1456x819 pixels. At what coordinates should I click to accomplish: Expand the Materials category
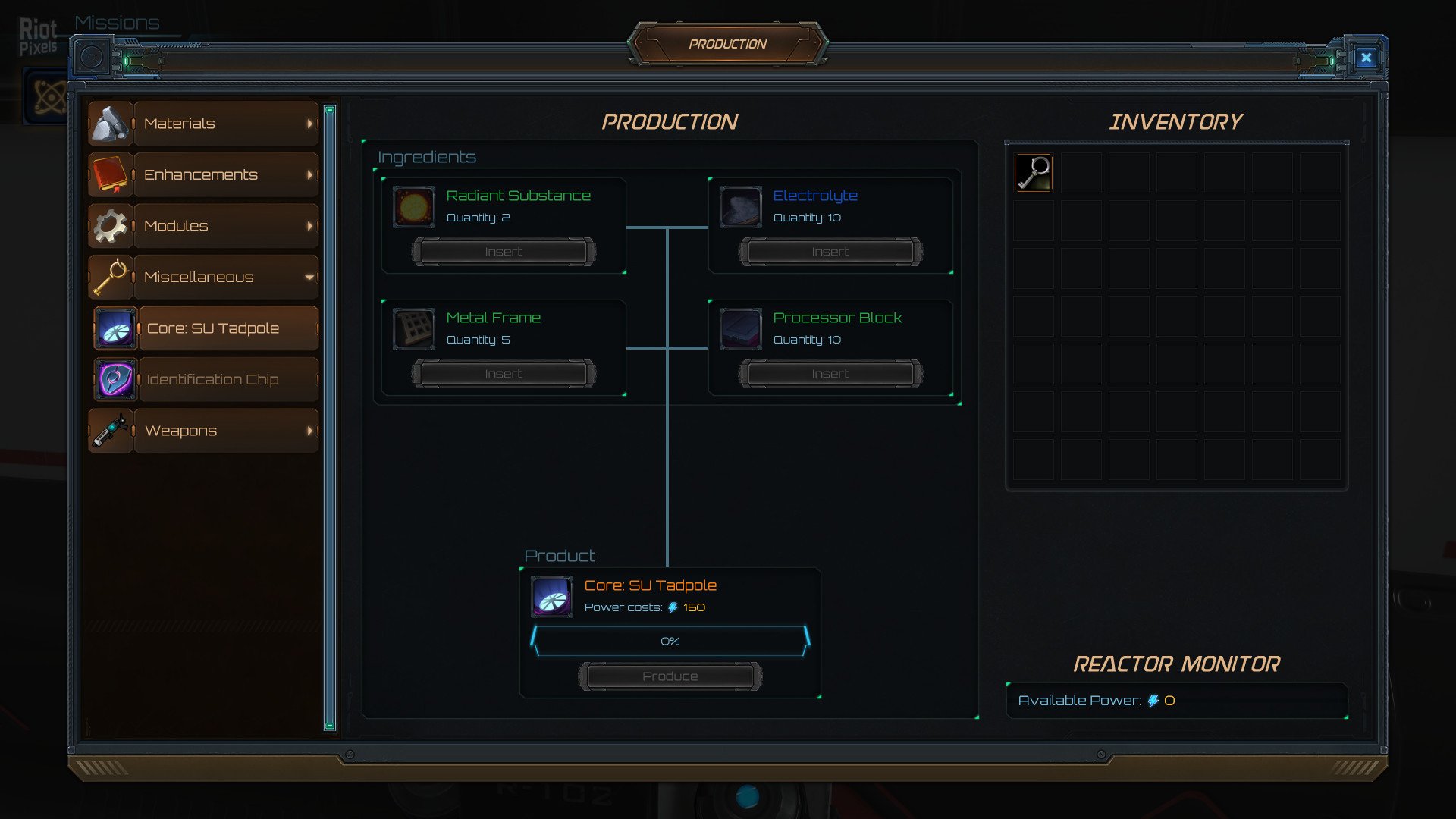point(202,124)
